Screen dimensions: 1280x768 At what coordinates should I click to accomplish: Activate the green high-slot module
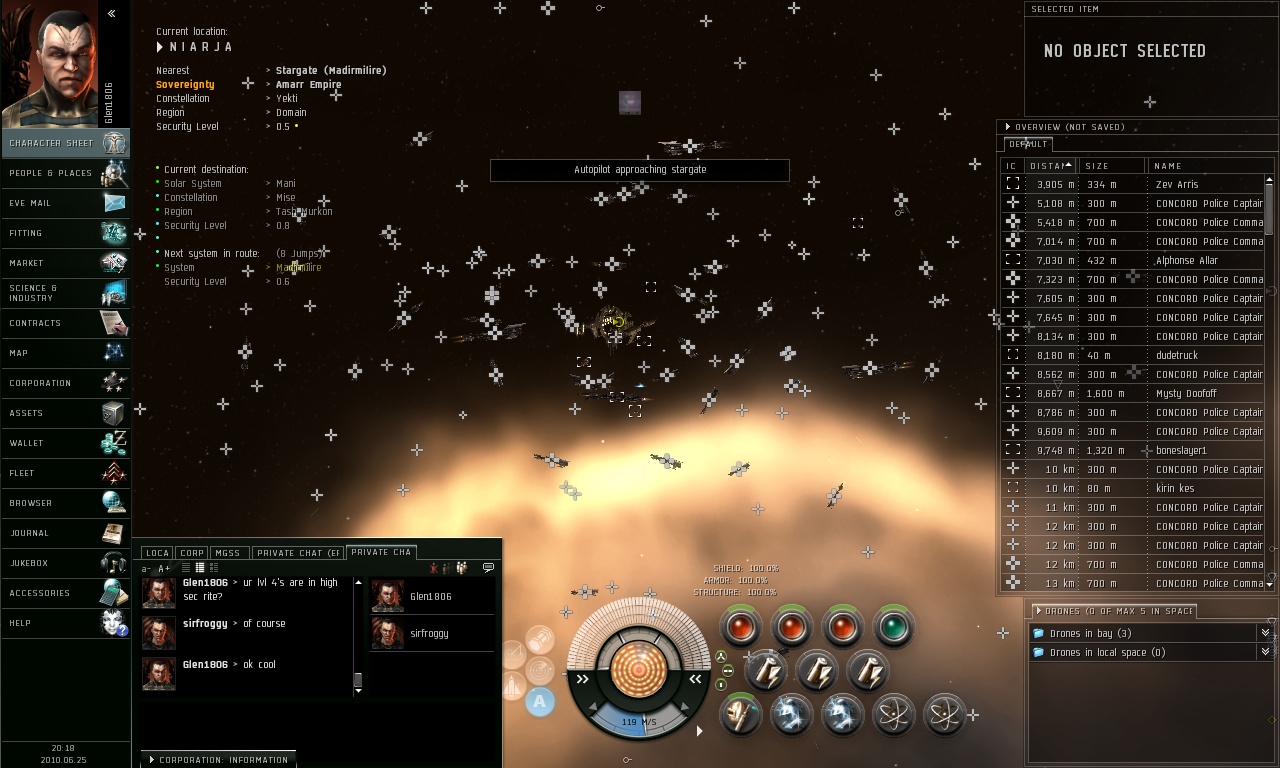point(893,627)
